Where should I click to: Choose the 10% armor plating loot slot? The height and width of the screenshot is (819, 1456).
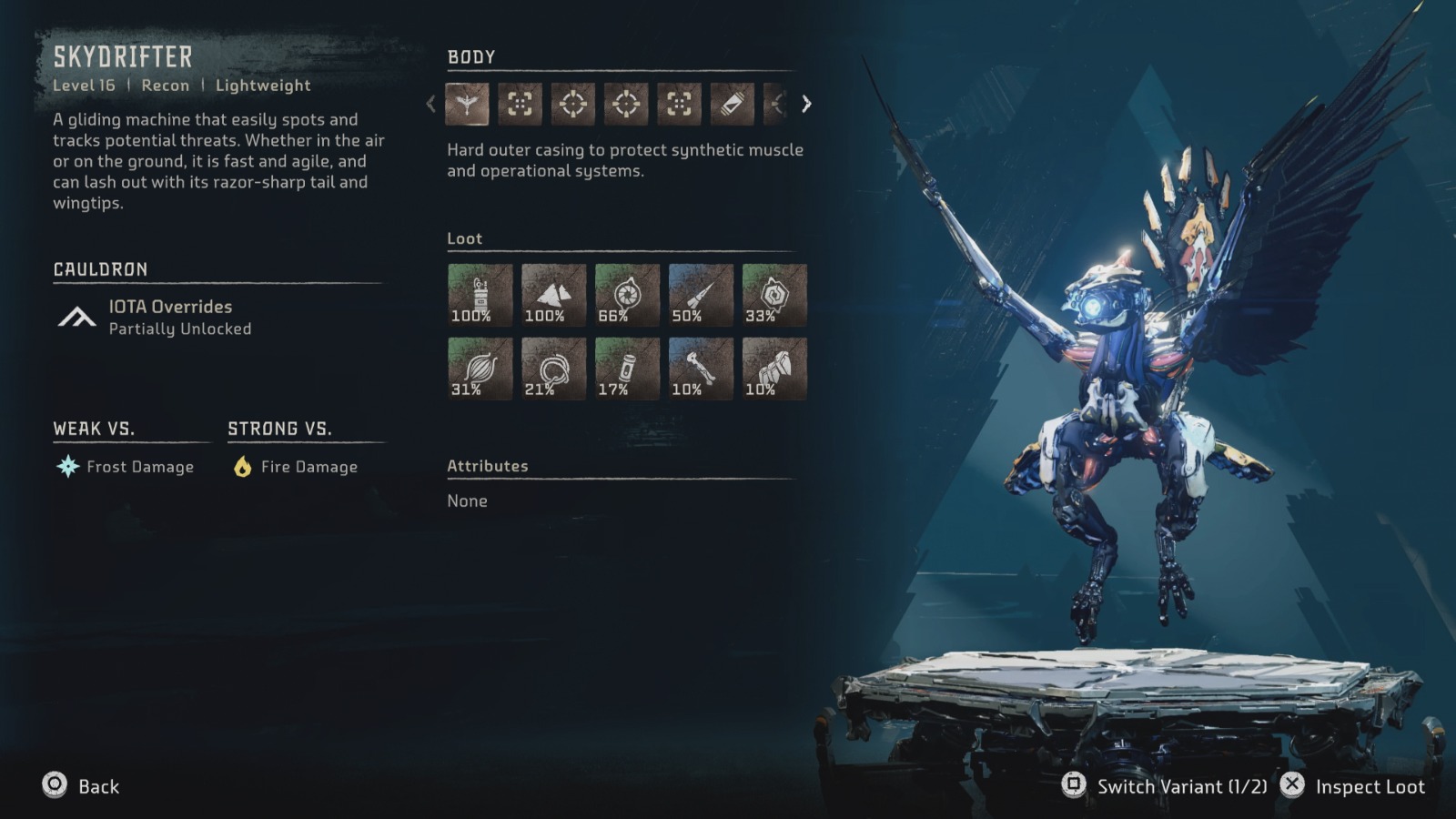774,369
